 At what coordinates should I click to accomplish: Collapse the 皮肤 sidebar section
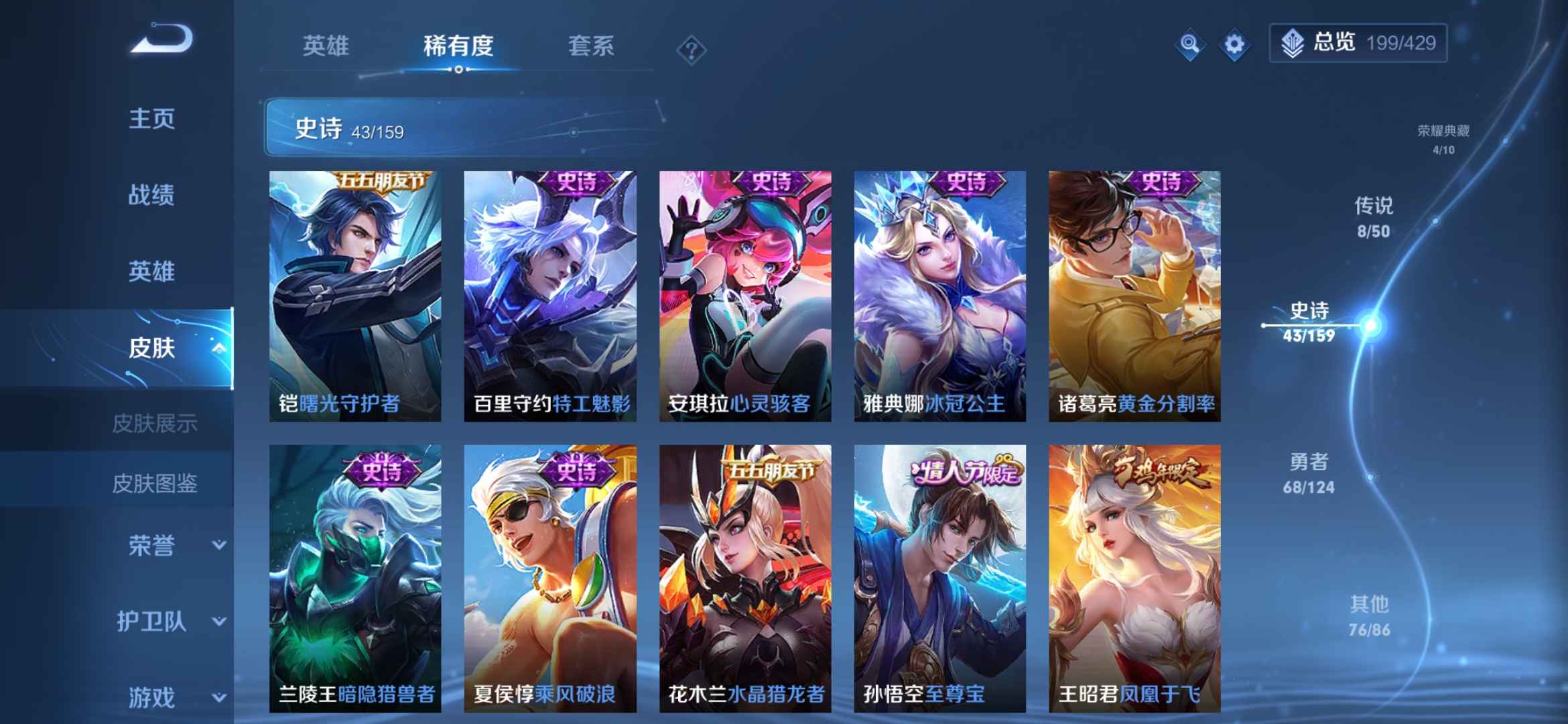tap(152, 349)
